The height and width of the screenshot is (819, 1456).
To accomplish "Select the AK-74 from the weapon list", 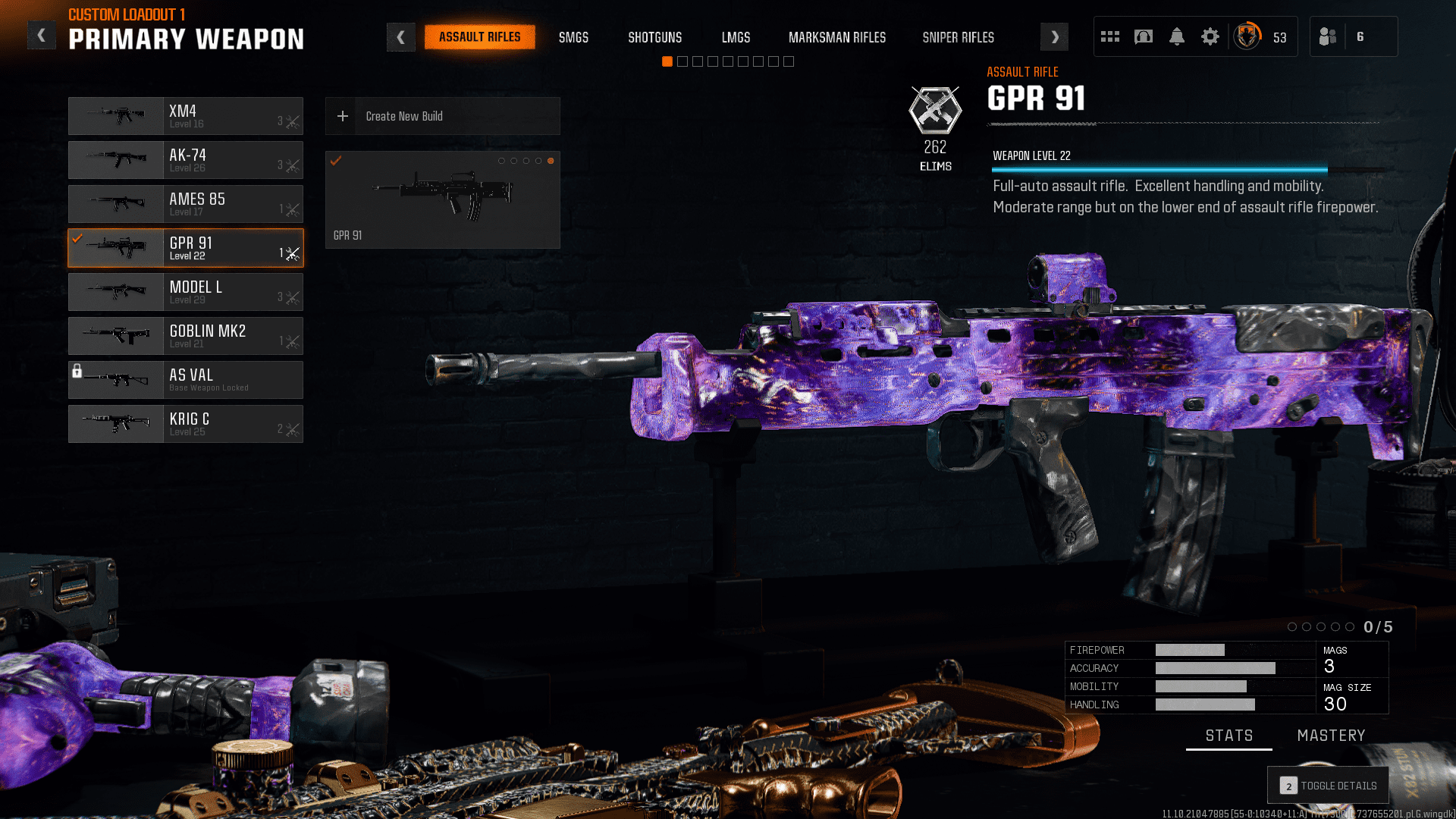I will 186,160.
